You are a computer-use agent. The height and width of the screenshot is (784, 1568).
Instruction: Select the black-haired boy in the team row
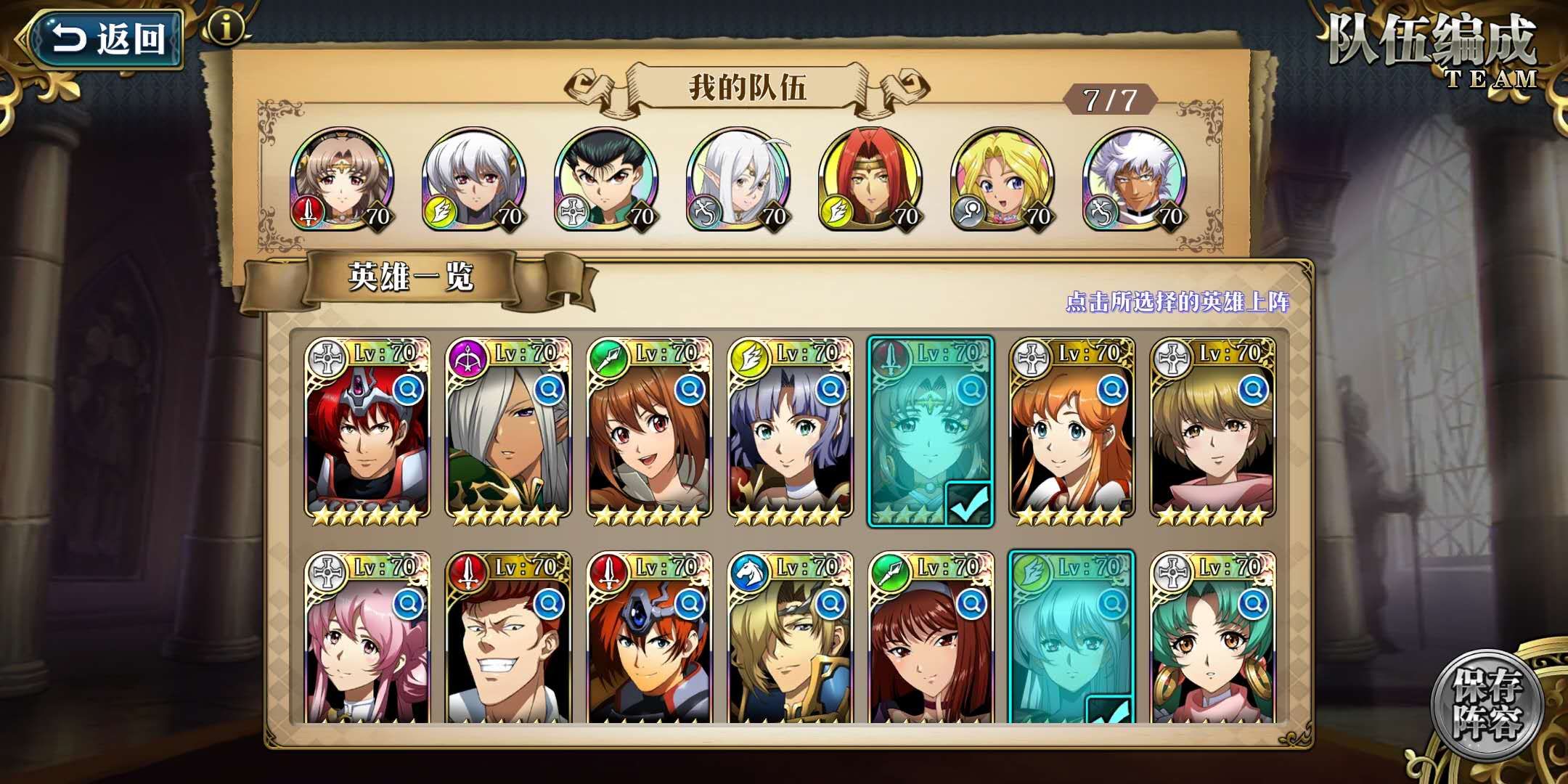[x=606, y=180]
